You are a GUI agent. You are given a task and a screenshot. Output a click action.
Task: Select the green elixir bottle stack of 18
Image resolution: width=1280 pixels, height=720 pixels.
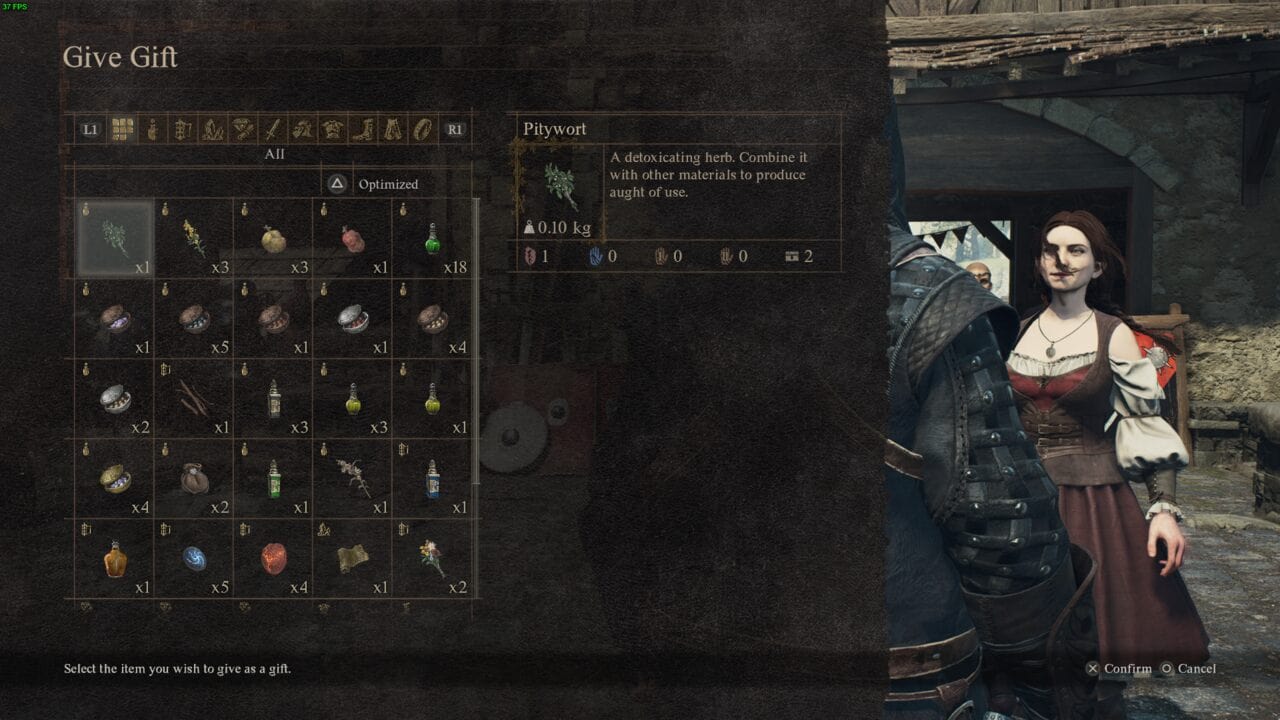pos(432,238)
